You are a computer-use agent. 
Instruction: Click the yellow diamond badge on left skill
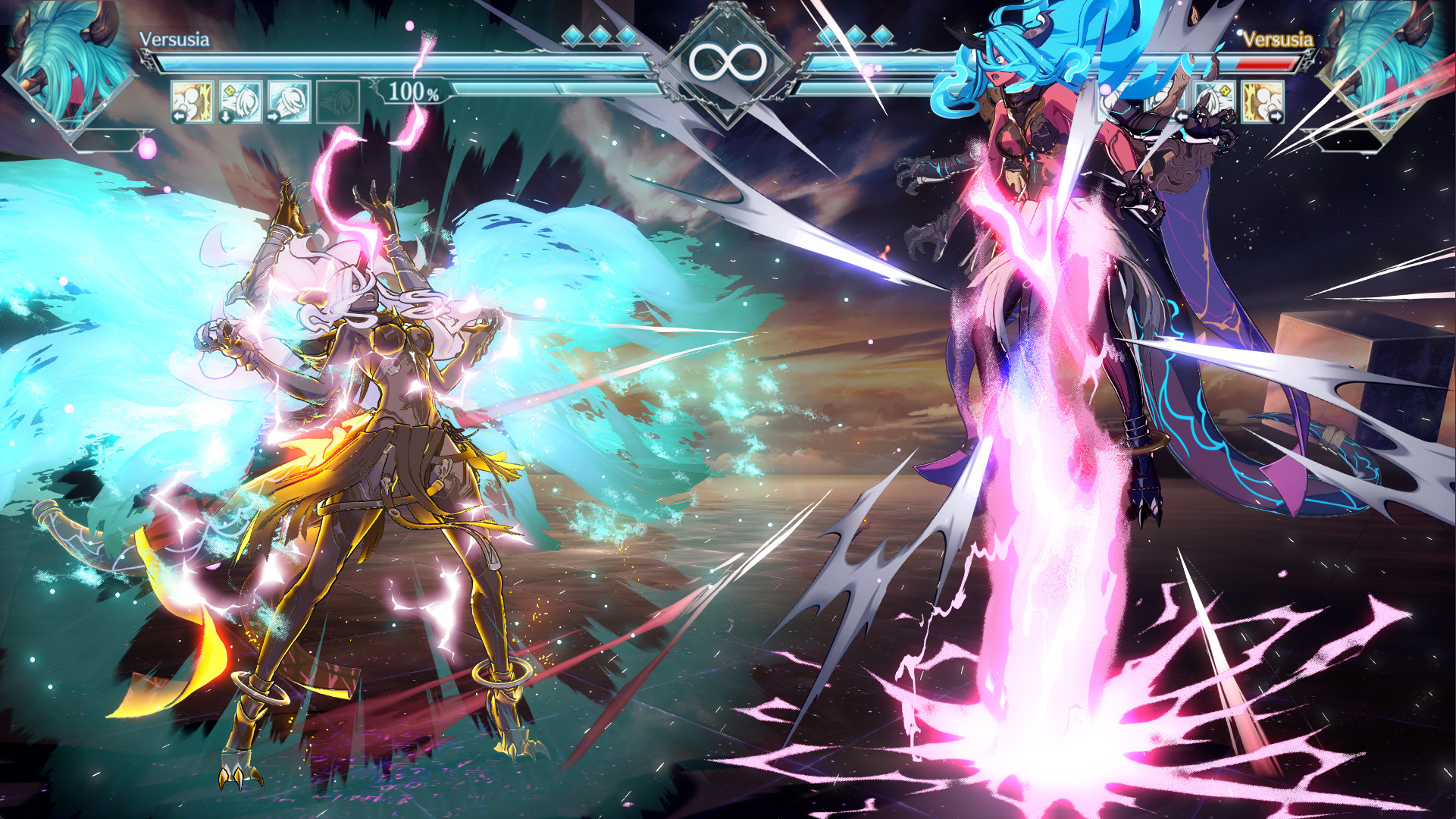tap(229, 89)
